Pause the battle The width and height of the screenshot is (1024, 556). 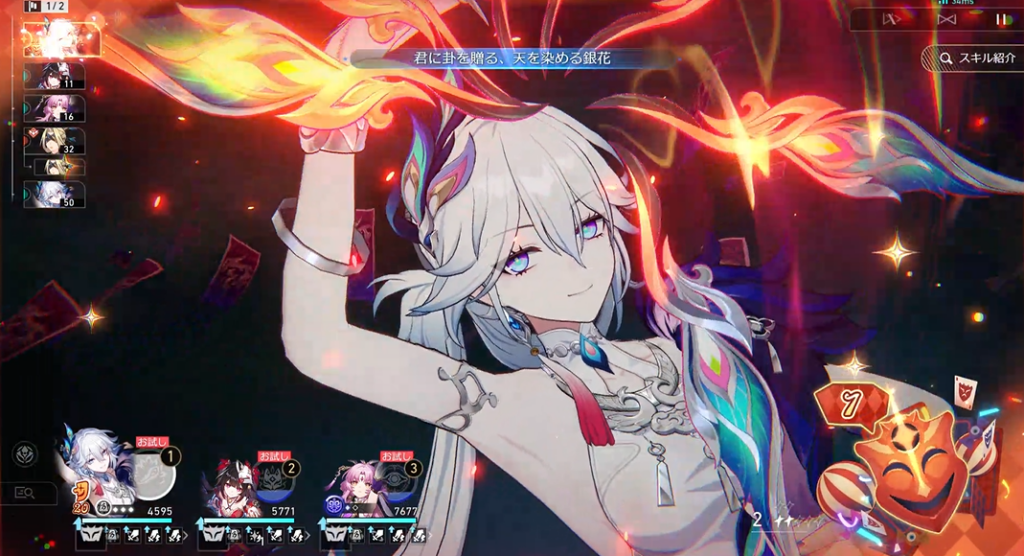pos(1001,18)
